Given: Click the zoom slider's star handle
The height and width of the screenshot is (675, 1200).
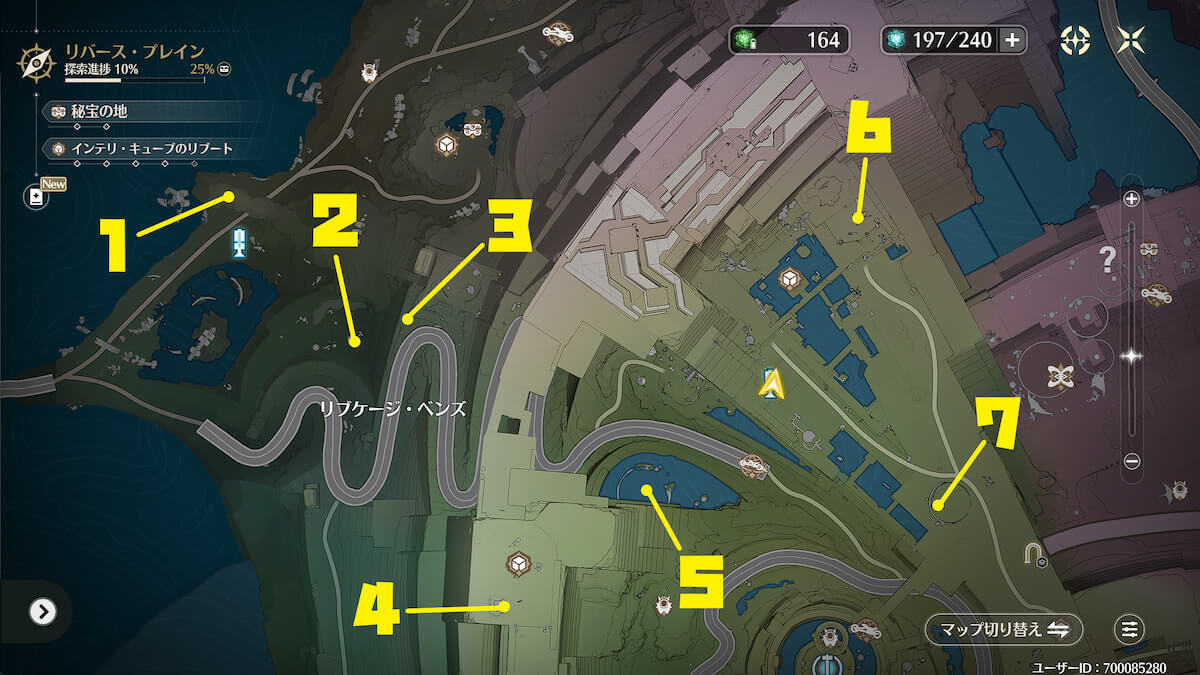Looking at the screenshot, I should click(1132, 355).
